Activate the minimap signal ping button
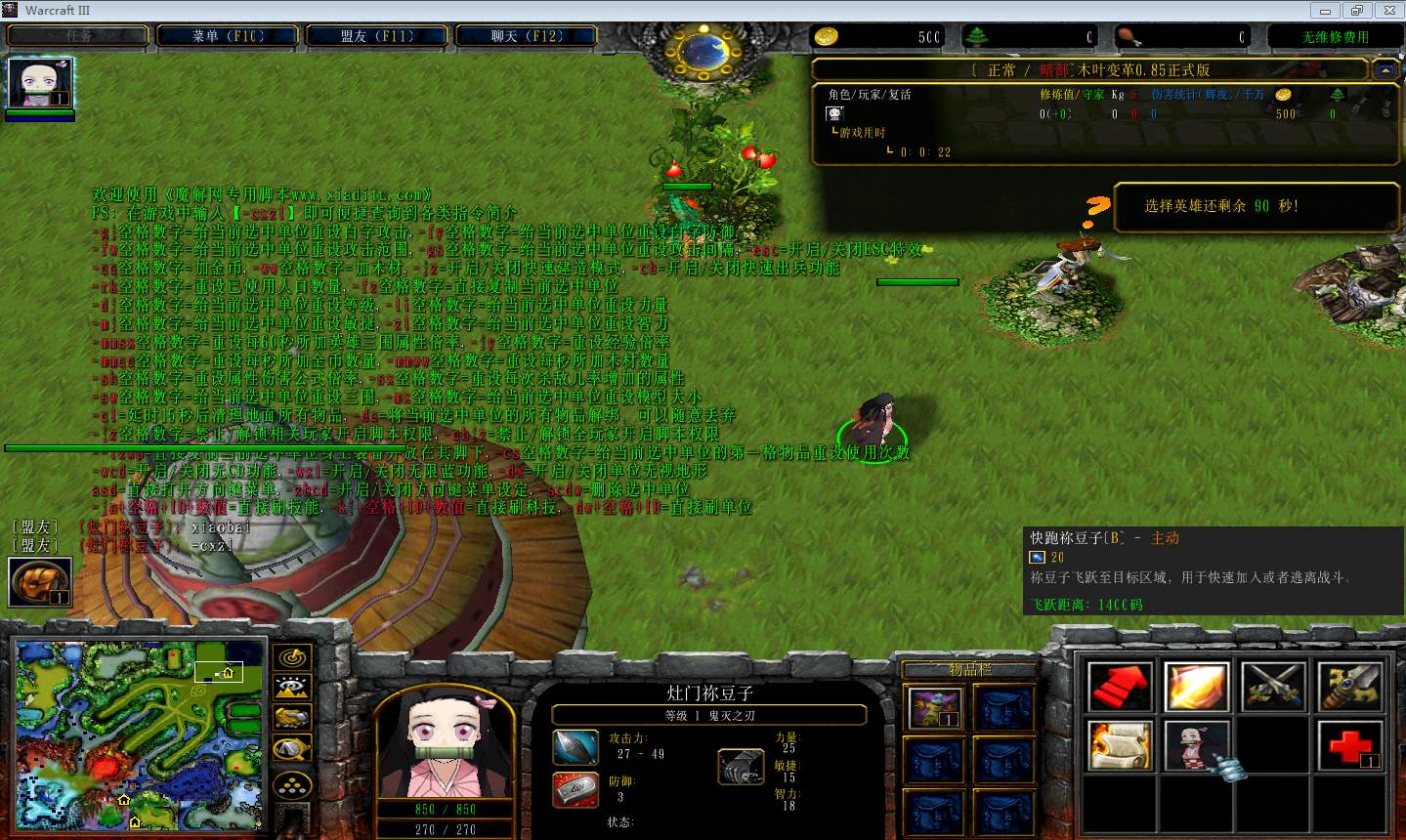 tap(291, 657)
